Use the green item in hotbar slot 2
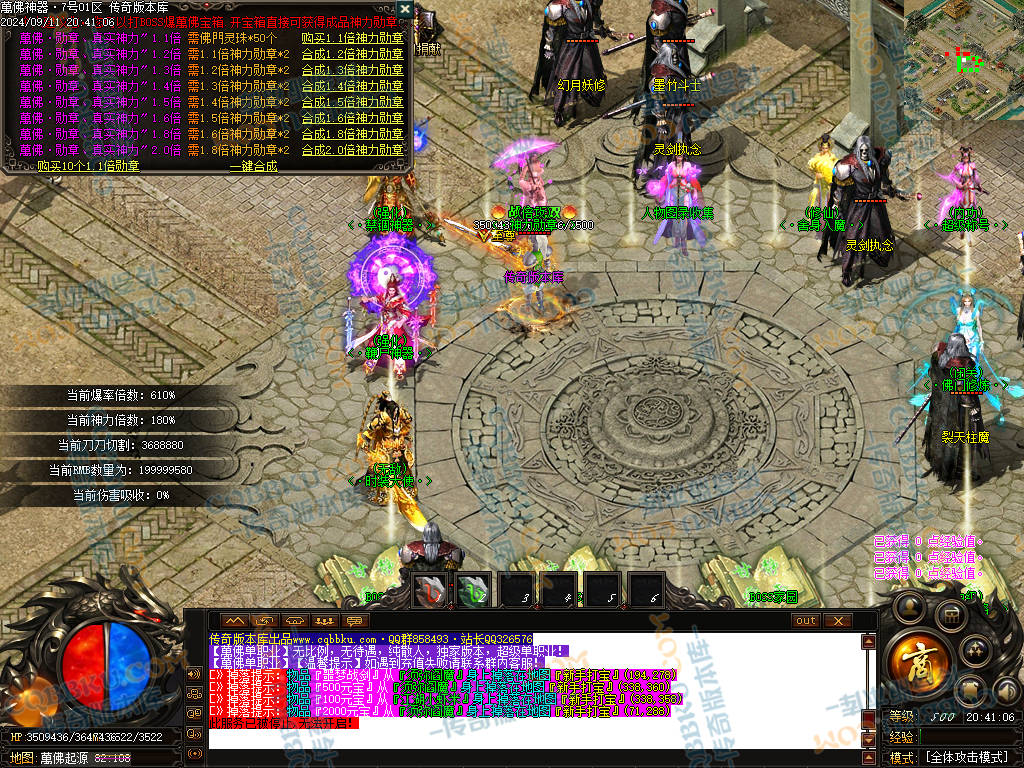The image size is (1024, 768). 474,591
